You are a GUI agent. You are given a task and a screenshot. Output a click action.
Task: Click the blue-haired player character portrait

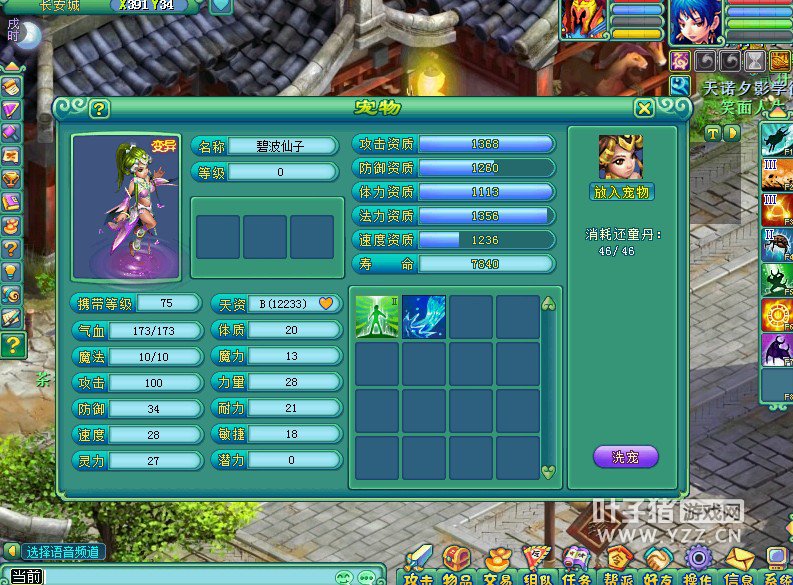[693, 20]
